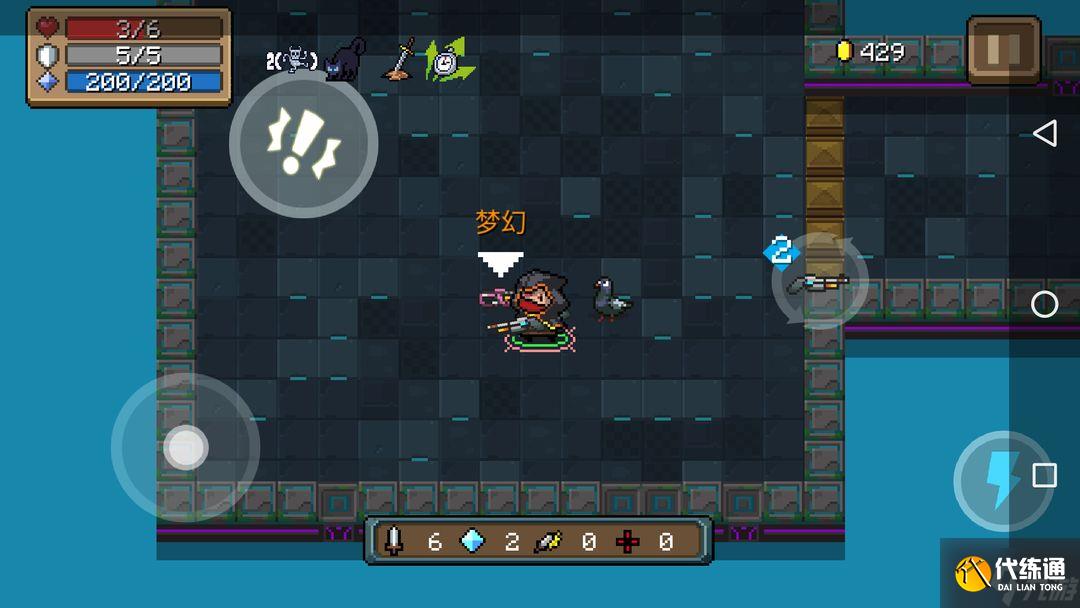Swap weapon using the gun switch button
1080x608 pixels.
point(819,282)
